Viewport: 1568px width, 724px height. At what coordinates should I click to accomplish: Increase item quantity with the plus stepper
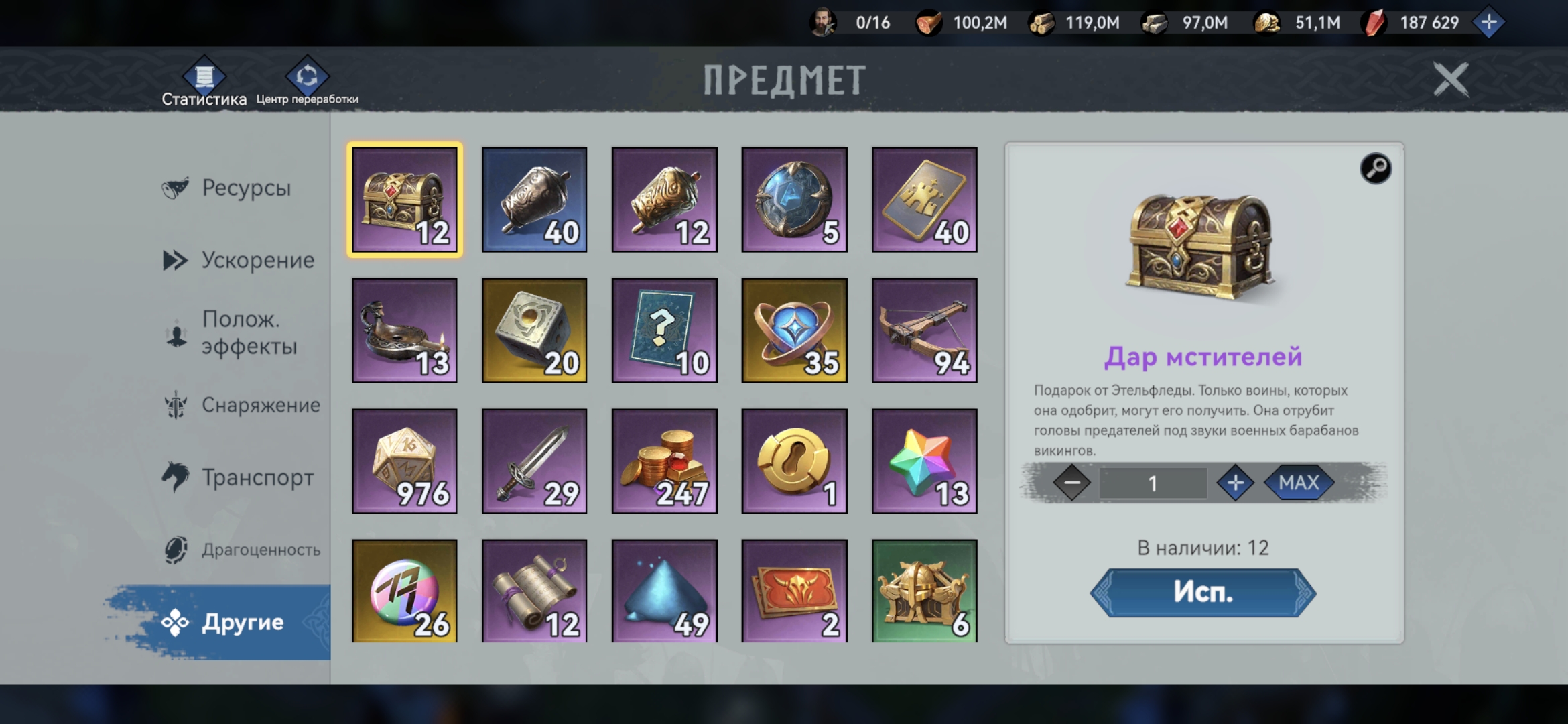click(x=1235, y=483)
